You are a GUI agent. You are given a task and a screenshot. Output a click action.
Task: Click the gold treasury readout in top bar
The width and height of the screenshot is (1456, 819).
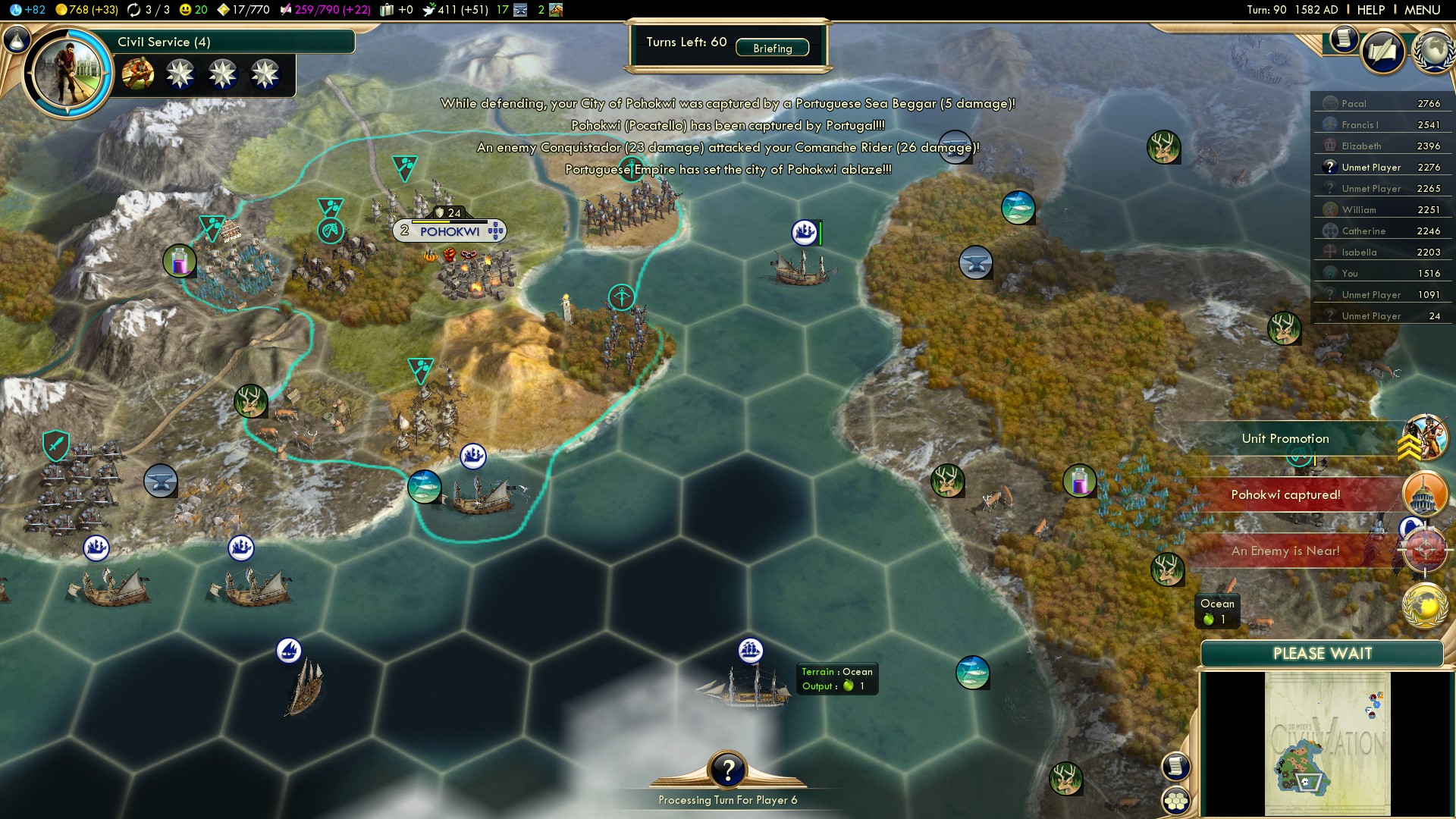point(88,10)
